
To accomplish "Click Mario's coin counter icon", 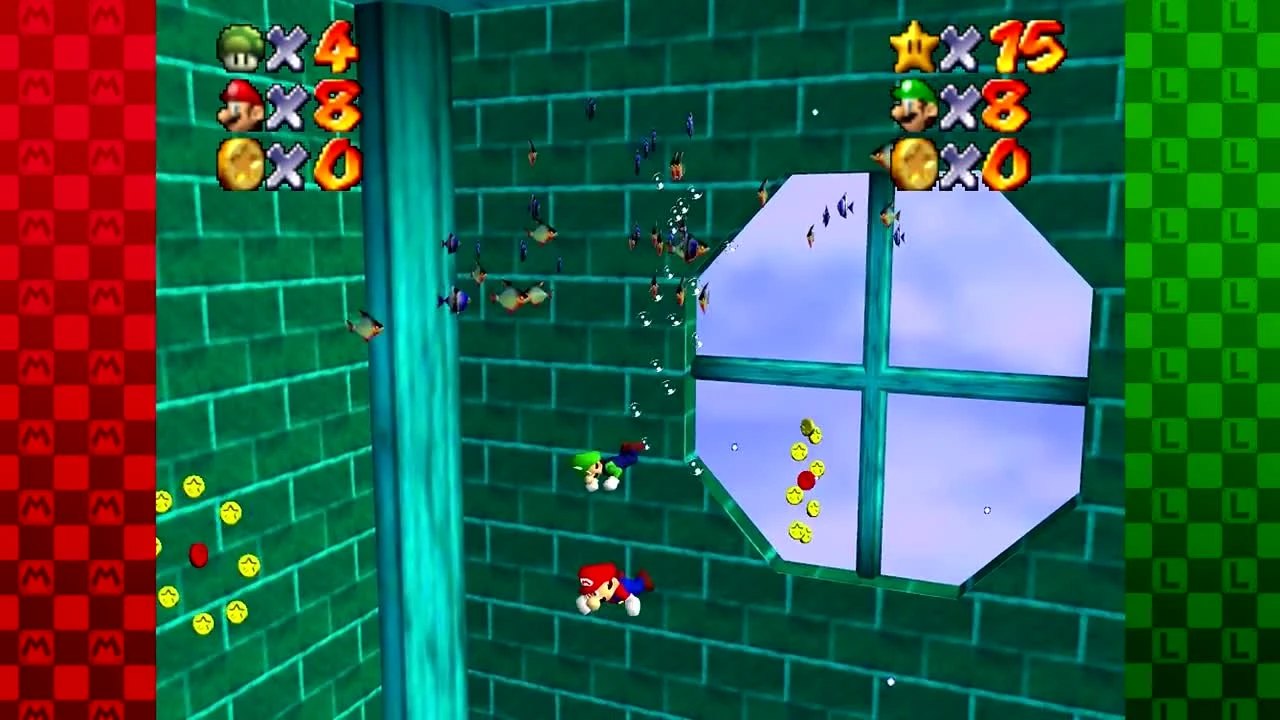I will point(240,165).
